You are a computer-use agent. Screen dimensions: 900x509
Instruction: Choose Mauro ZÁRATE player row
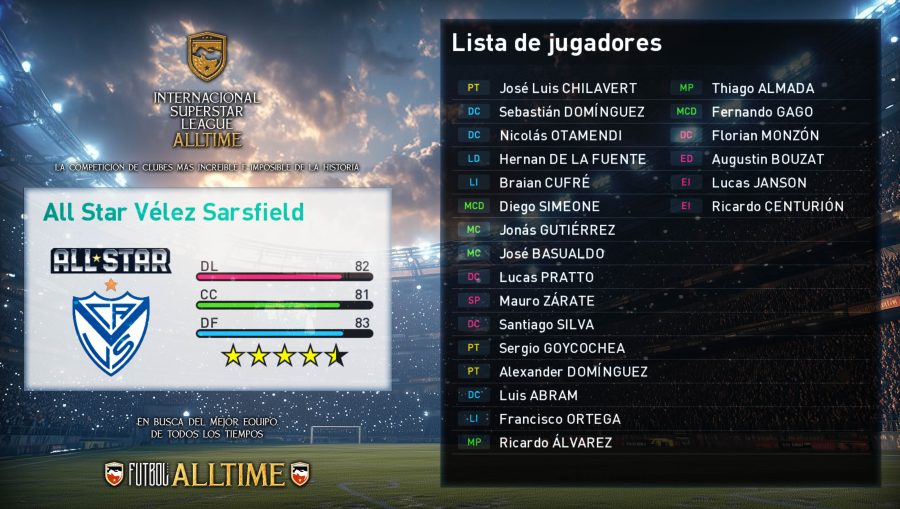[546, 301]
